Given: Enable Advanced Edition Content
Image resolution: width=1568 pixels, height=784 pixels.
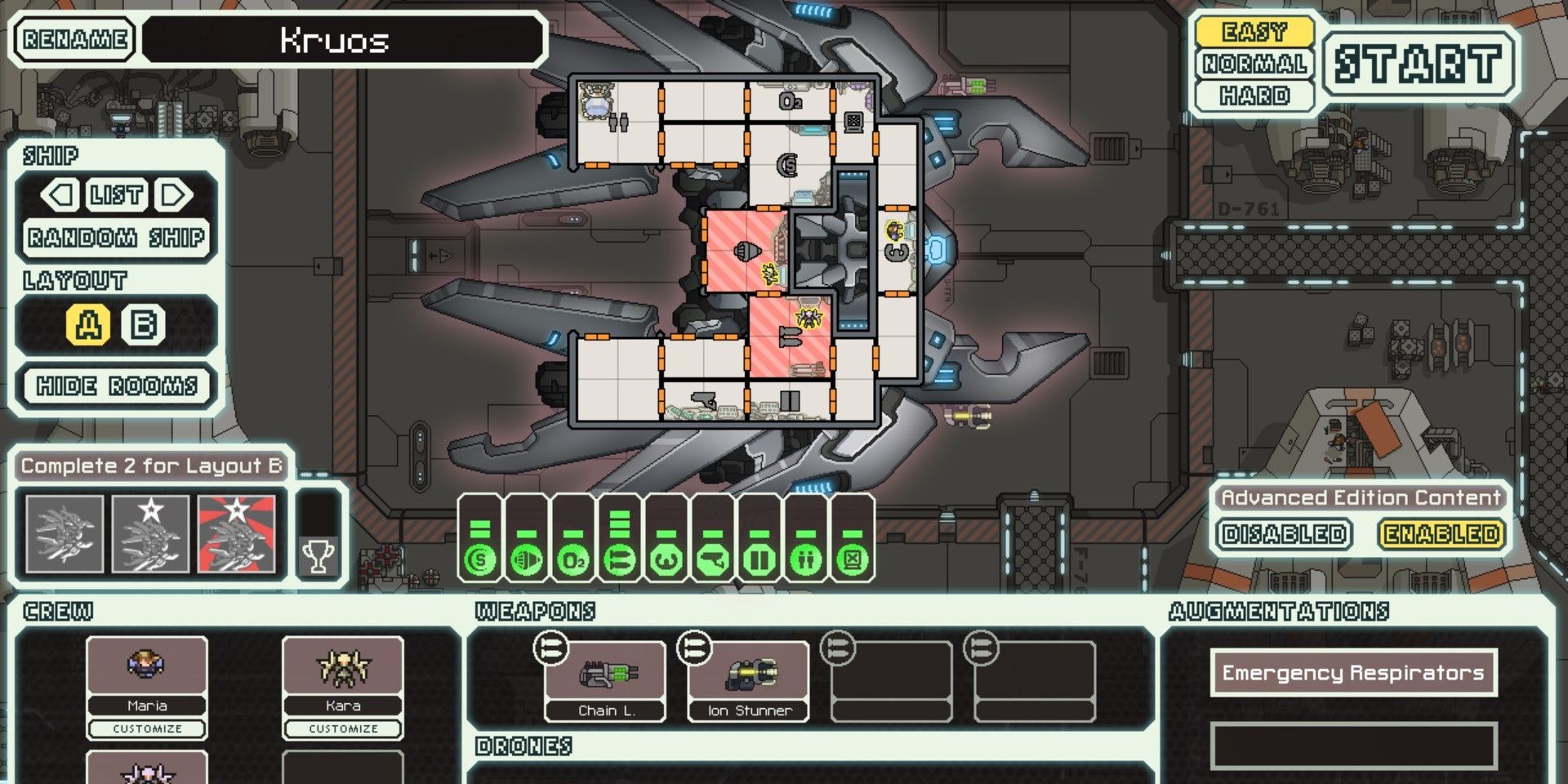Looking at the screenshot, I should point(1441,534).
